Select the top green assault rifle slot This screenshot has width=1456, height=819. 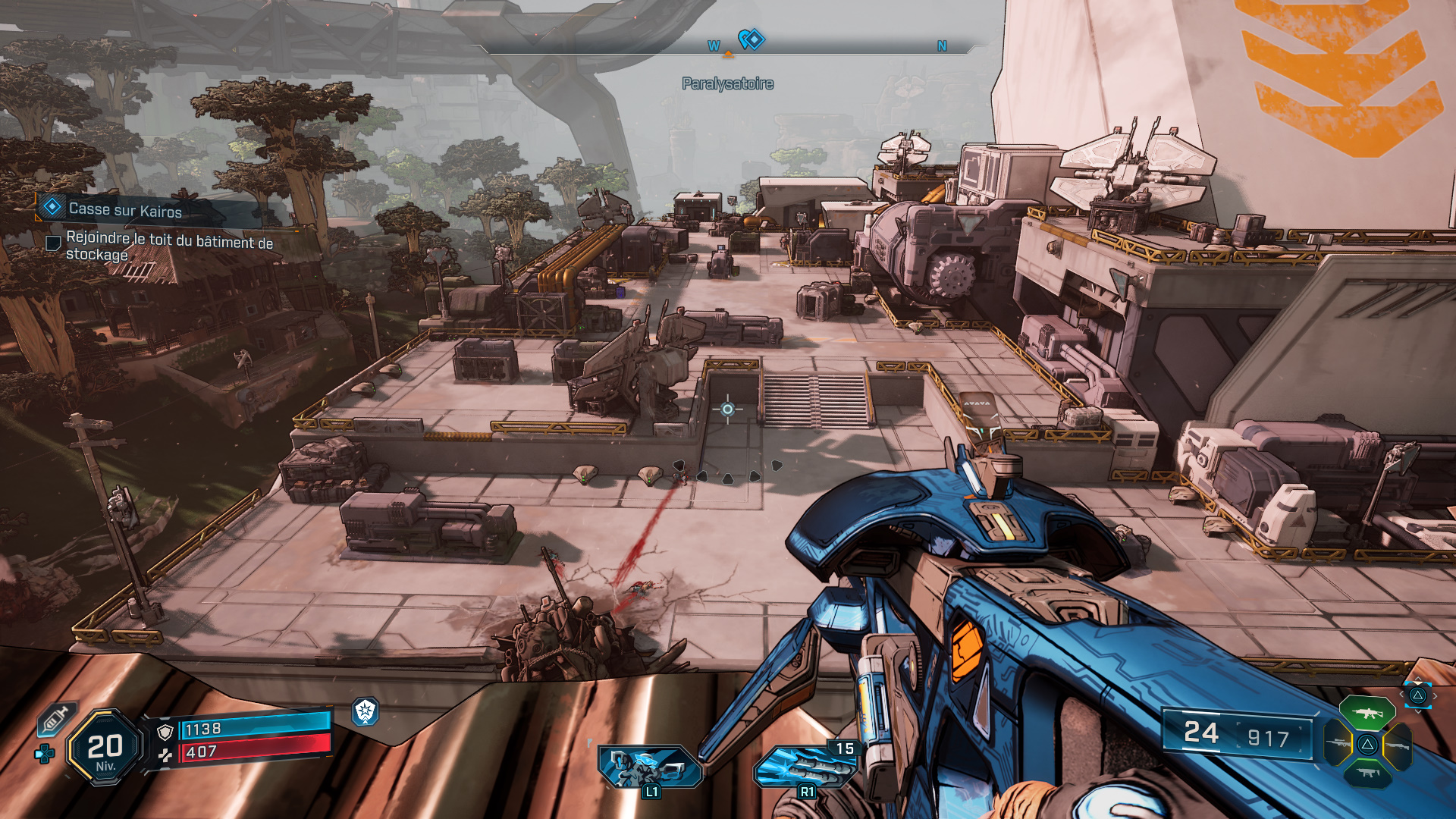1367,713
